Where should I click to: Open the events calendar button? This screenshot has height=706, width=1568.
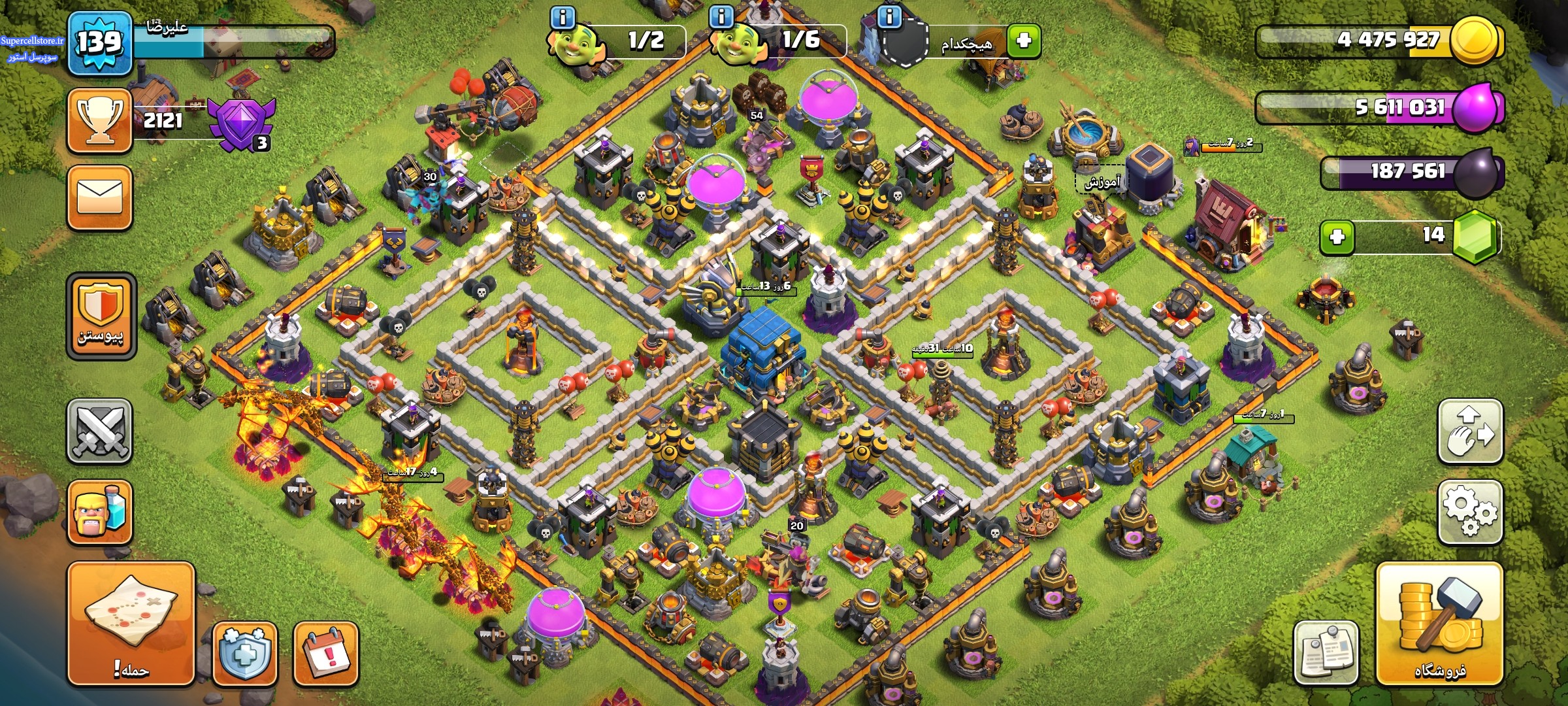tap(326, 653)
